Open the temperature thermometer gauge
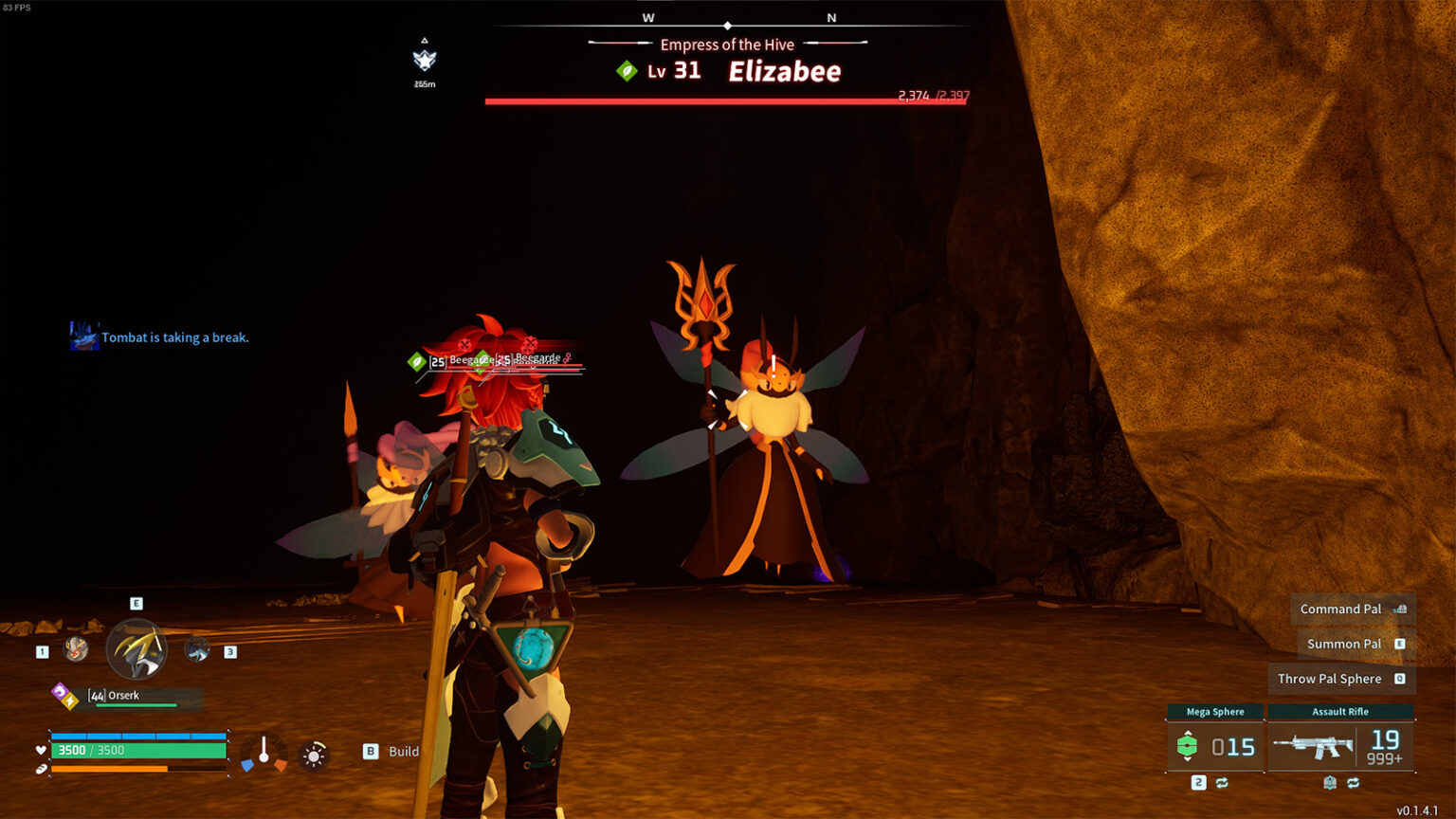The width and height of the screenshot is (1456, 819). pyautogui.click(x=264, y=752)
